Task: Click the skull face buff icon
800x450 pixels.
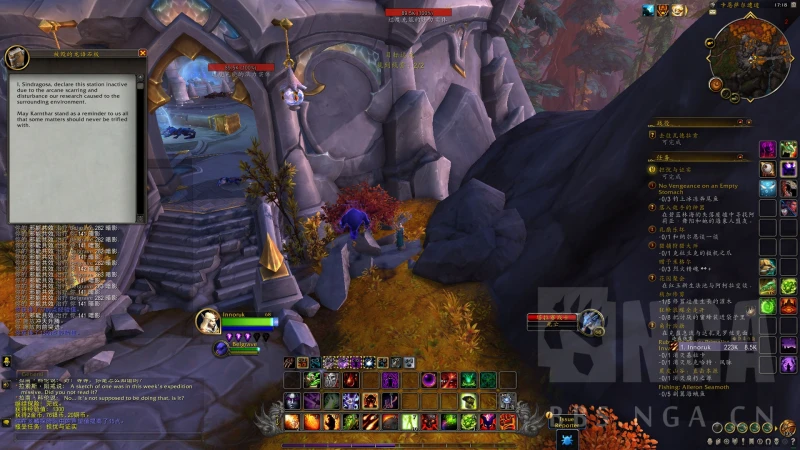Action: tap(677, 10)
